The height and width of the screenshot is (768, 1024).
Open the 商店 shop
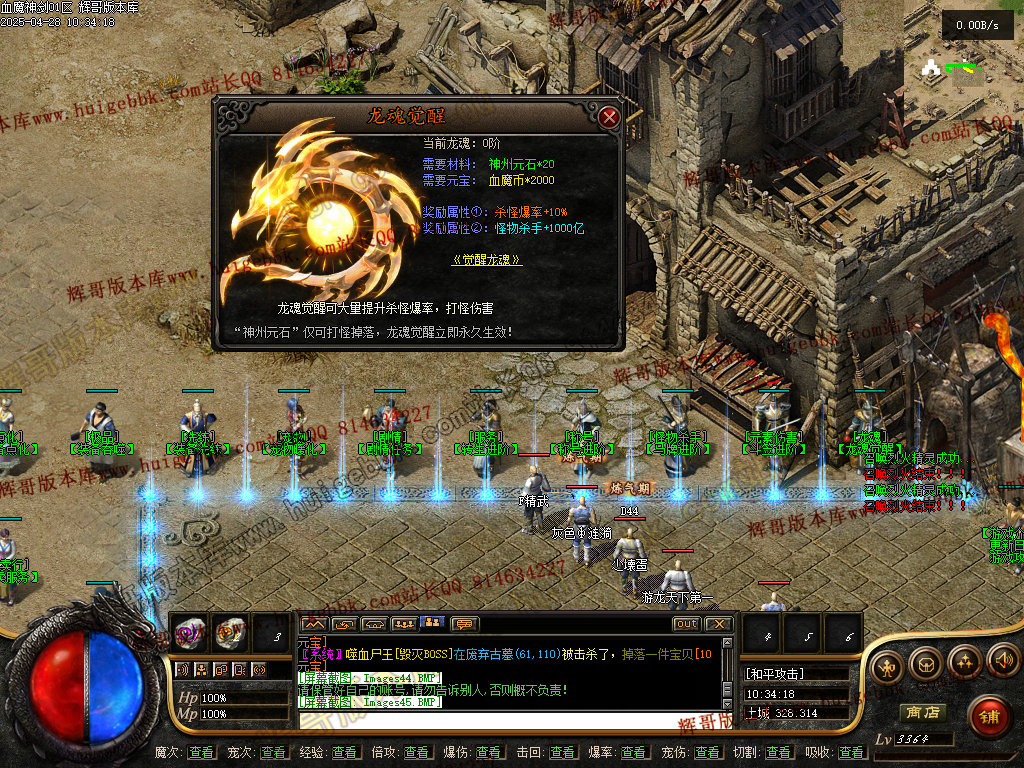(x=922, y=713)
